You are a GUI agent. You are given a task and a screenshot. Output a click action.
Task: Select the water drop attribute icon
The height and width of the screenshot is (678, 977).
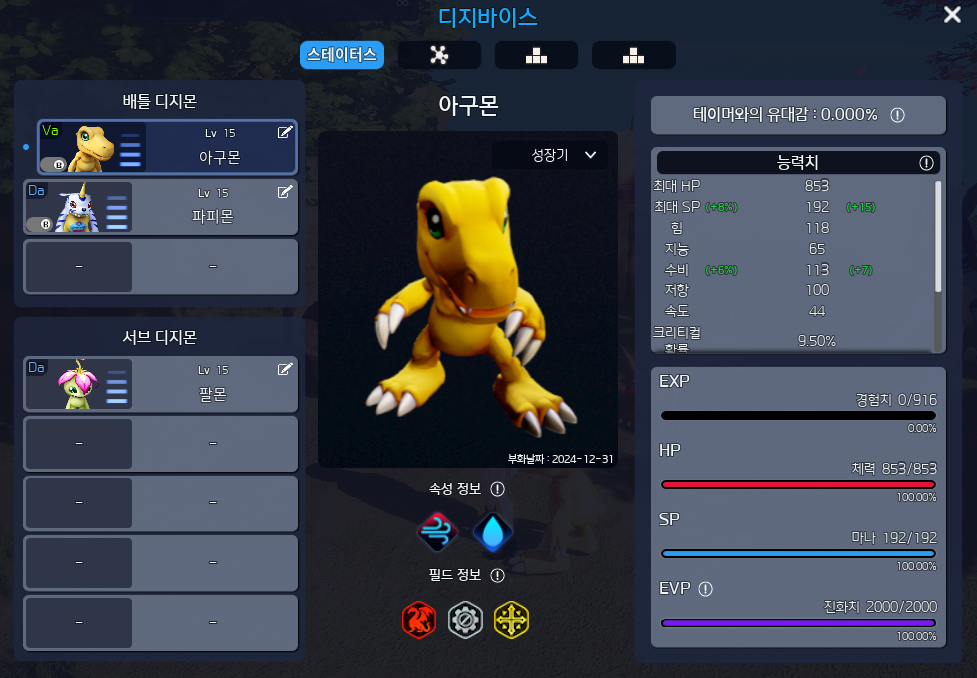tap(492, 532)
